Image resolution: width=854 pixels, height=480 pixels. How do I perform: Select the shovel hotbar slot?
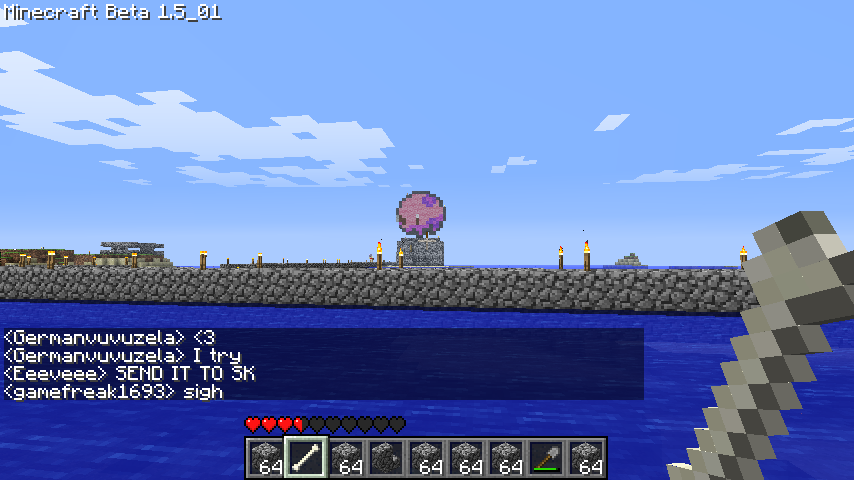coord(545,458)
